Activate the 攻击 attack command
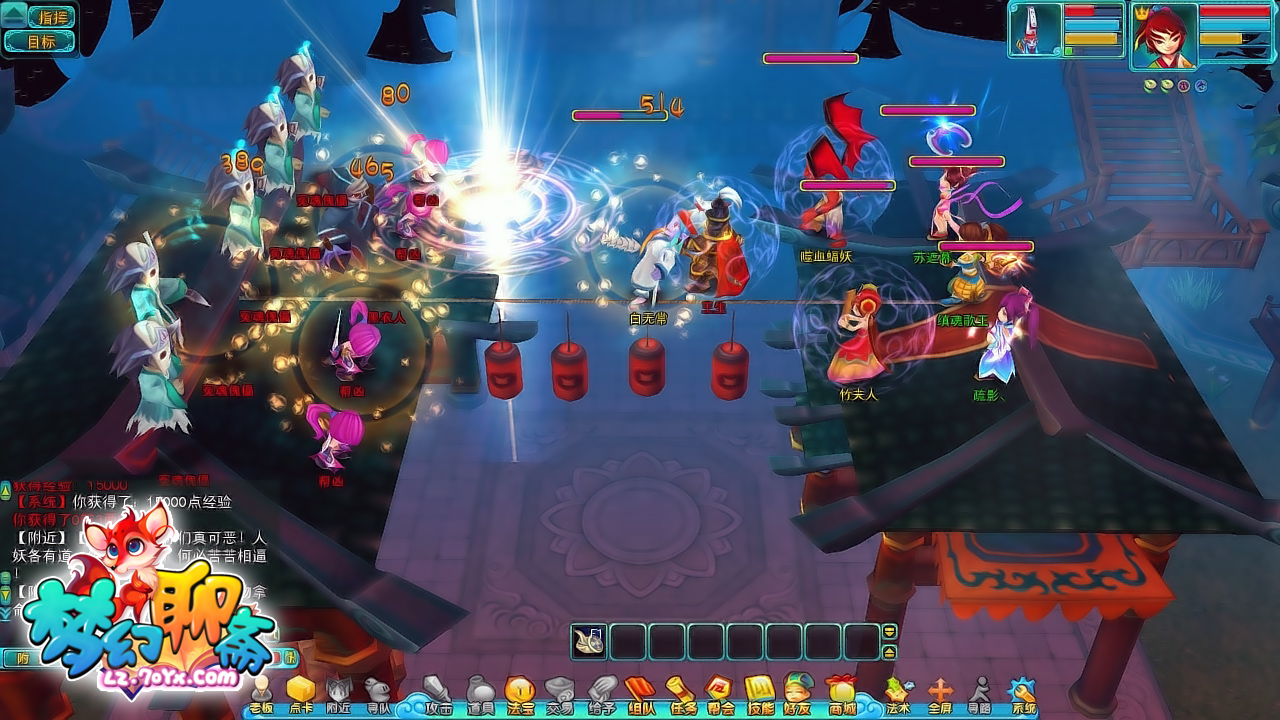The image size is (1280, 720). [439, 694]
